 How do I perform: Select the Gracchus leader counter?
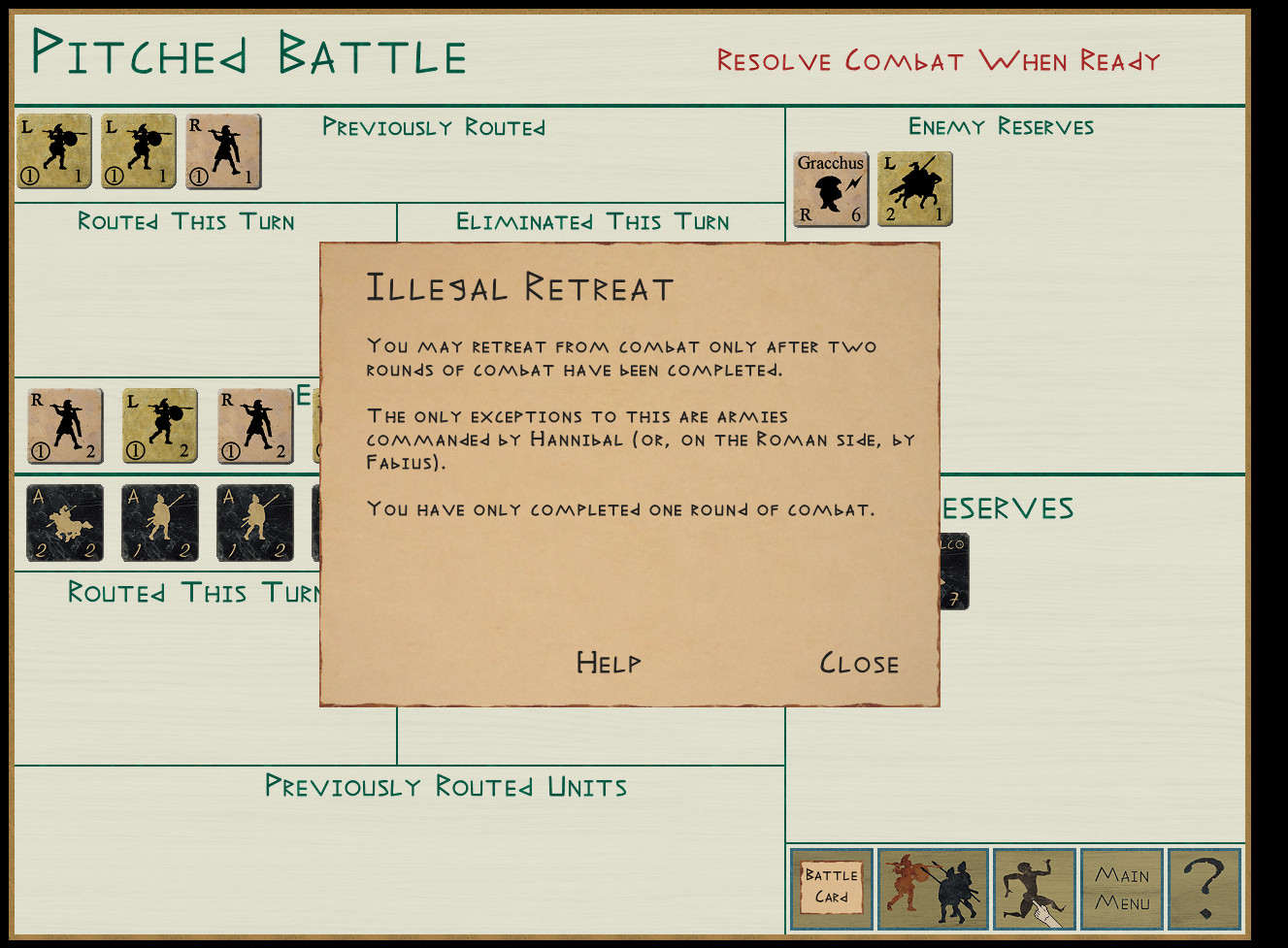coord(831,189)
